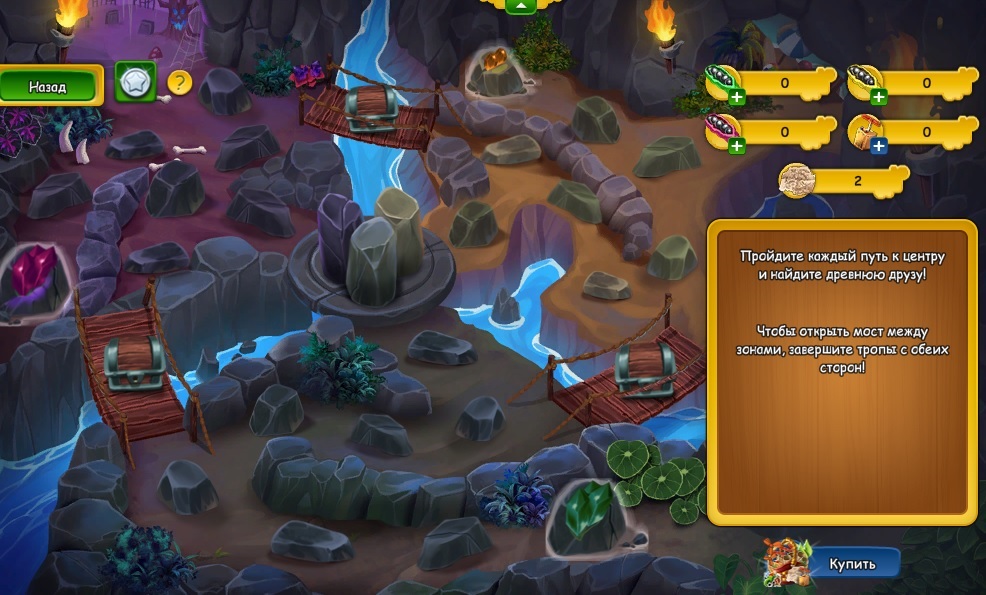Add pink seed pods with the plus button

point(737,146)
